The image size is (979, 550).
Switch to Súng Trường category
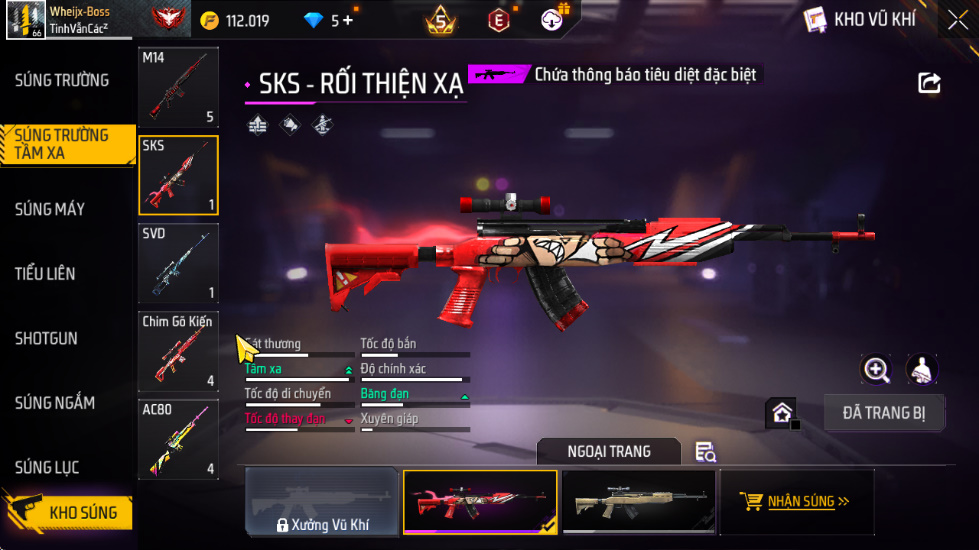tap(62, 80)
